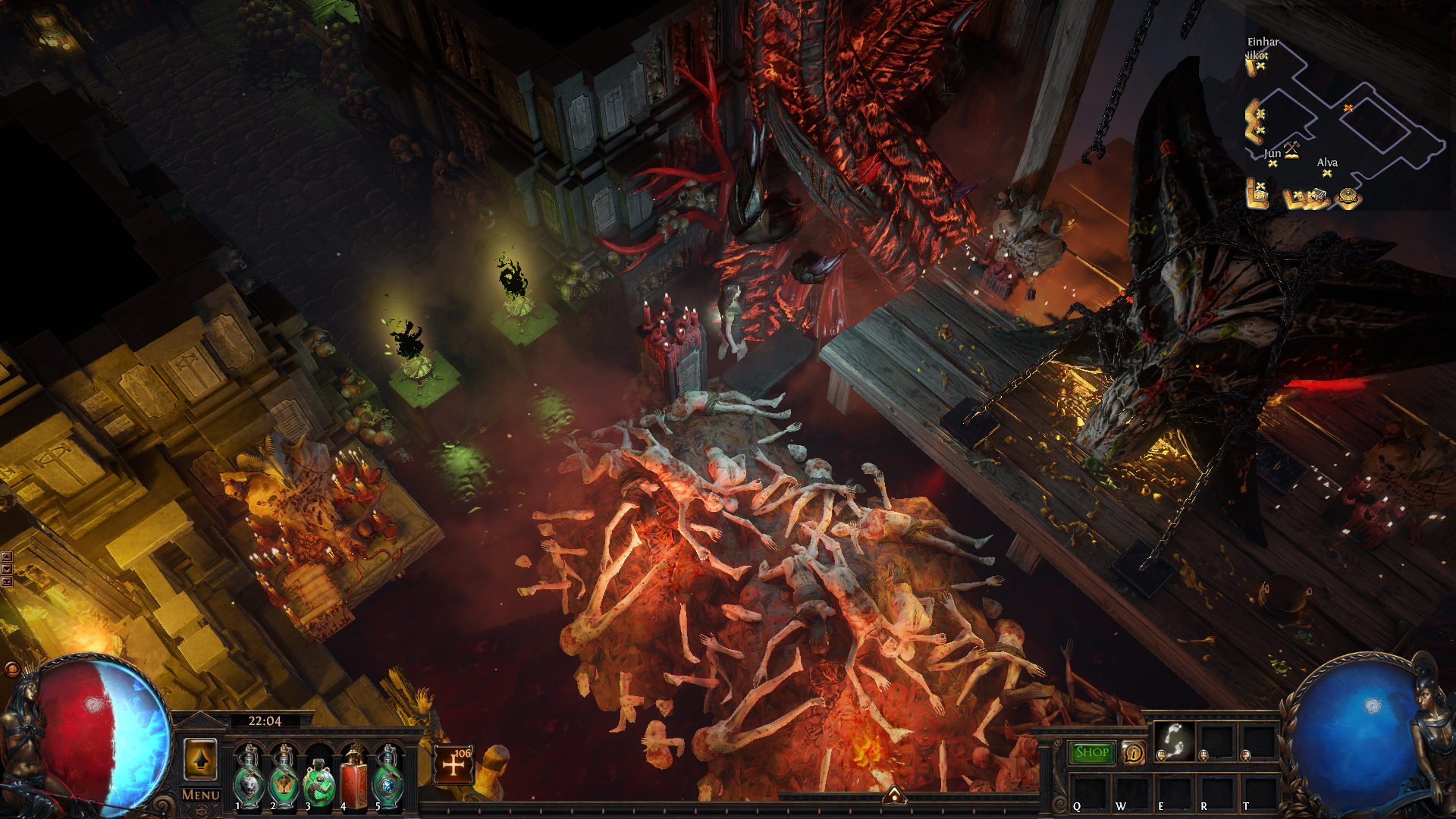Open the cross icon showing 106
The width and height of the screenshot is (1456, 819).
(453, 764)
